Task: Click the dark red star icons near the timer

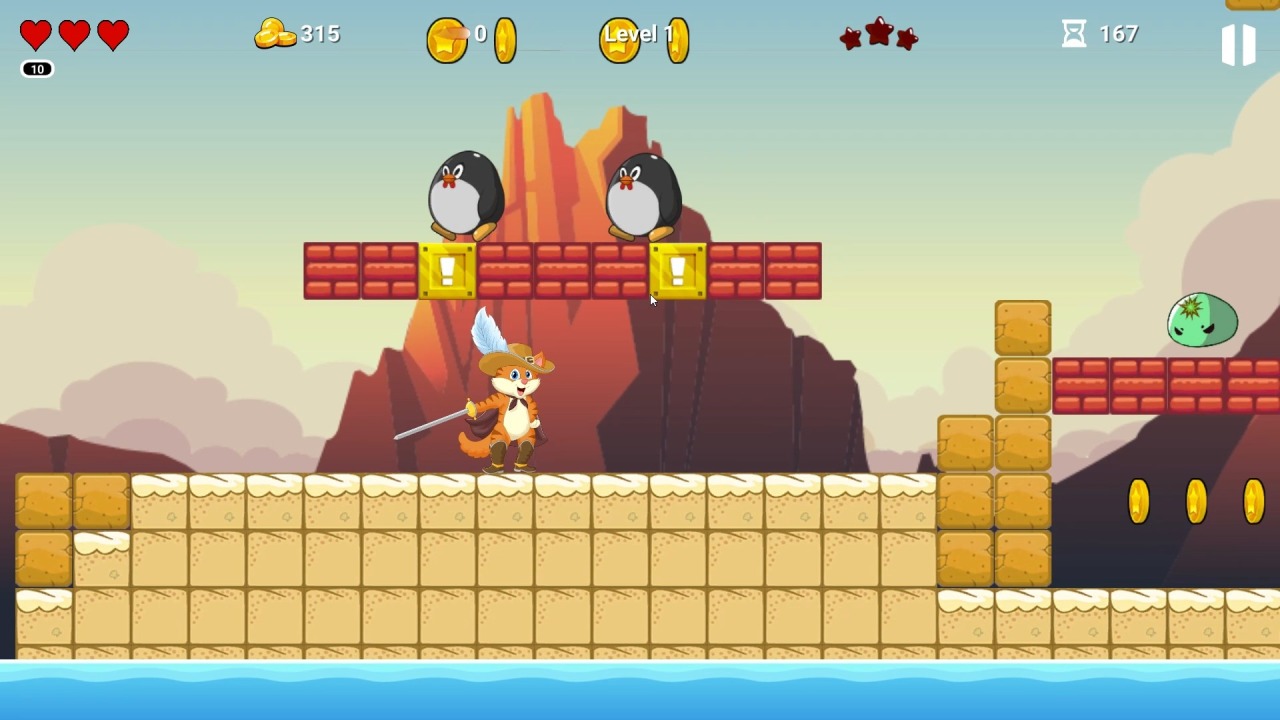Action: click(878, 35)
